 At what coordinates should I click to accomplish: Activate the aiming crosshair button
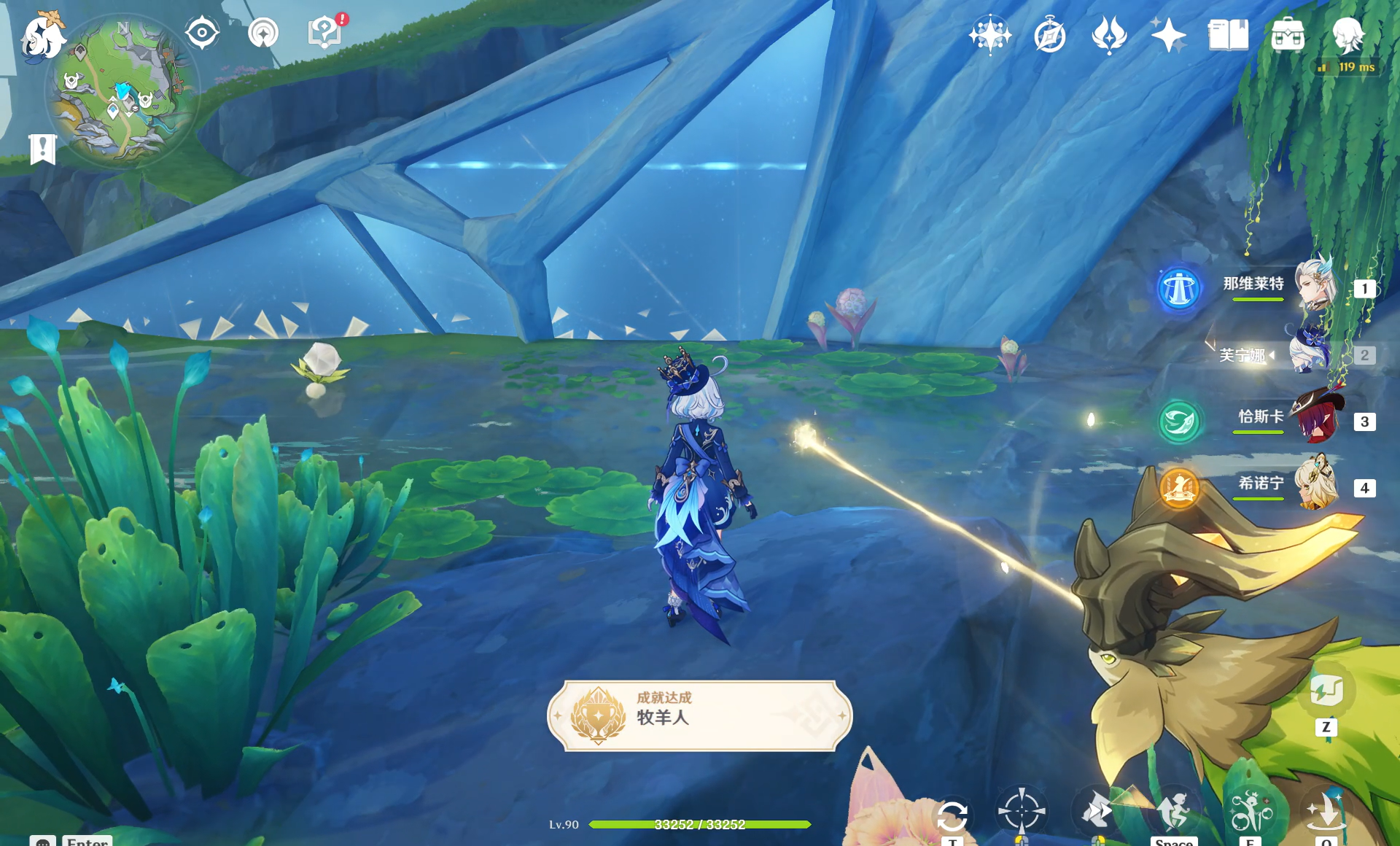click(x=1022, y=810)
